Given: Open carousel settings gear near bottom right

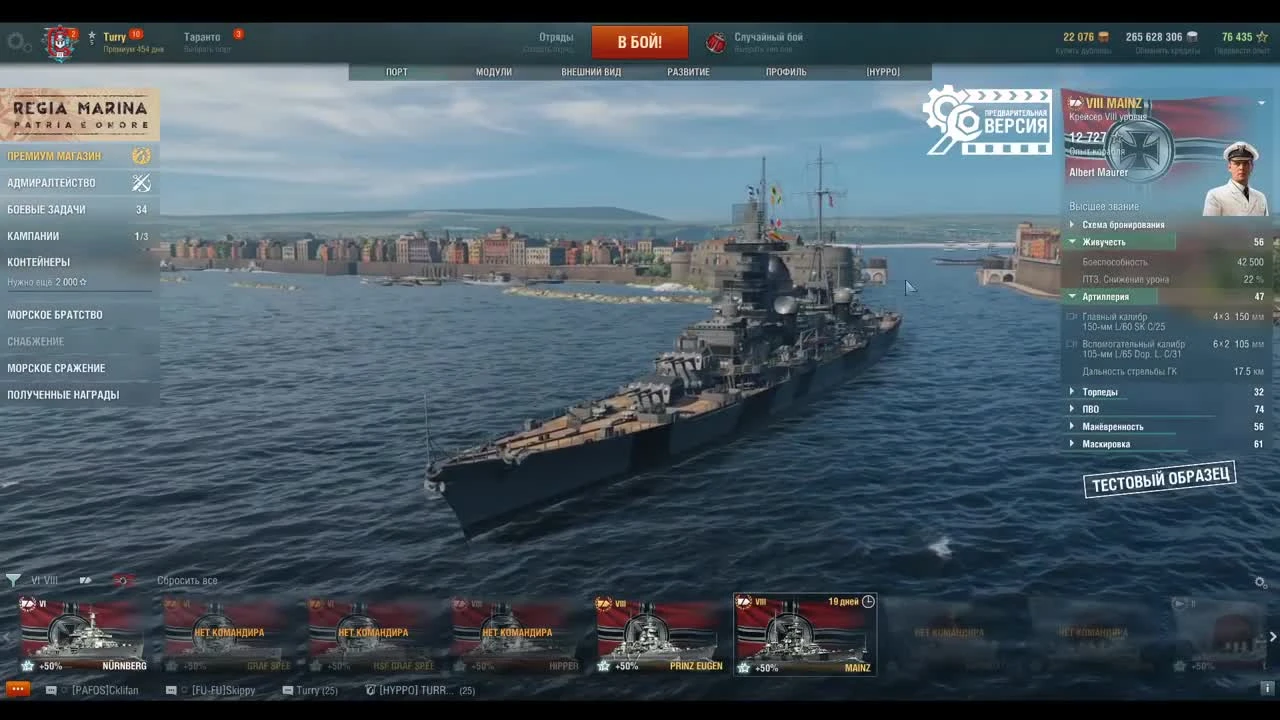Looking at the screenshot, I should pos(1259,581).
